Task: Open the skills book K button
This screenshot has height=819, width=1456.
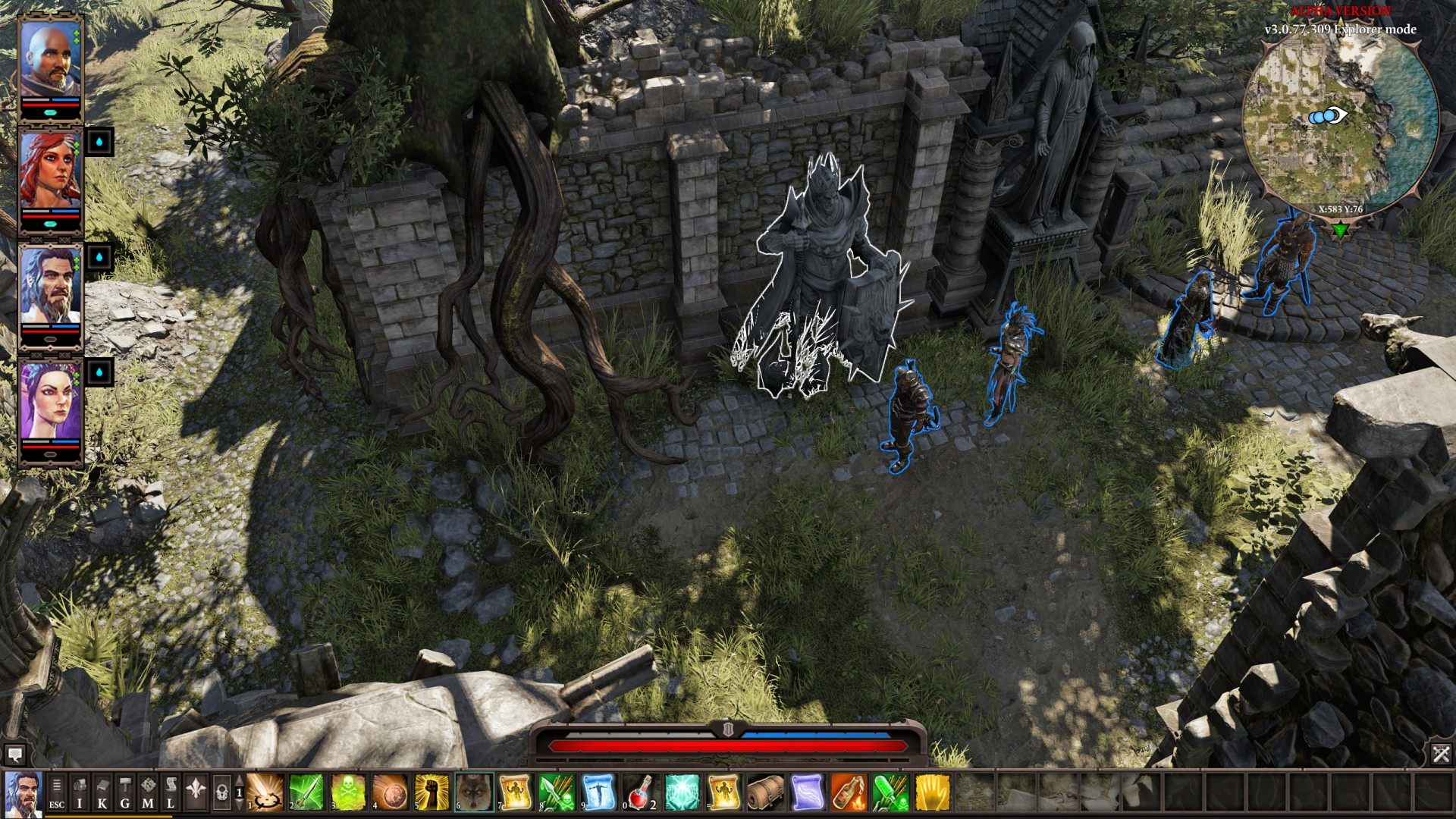Action: 102,792
